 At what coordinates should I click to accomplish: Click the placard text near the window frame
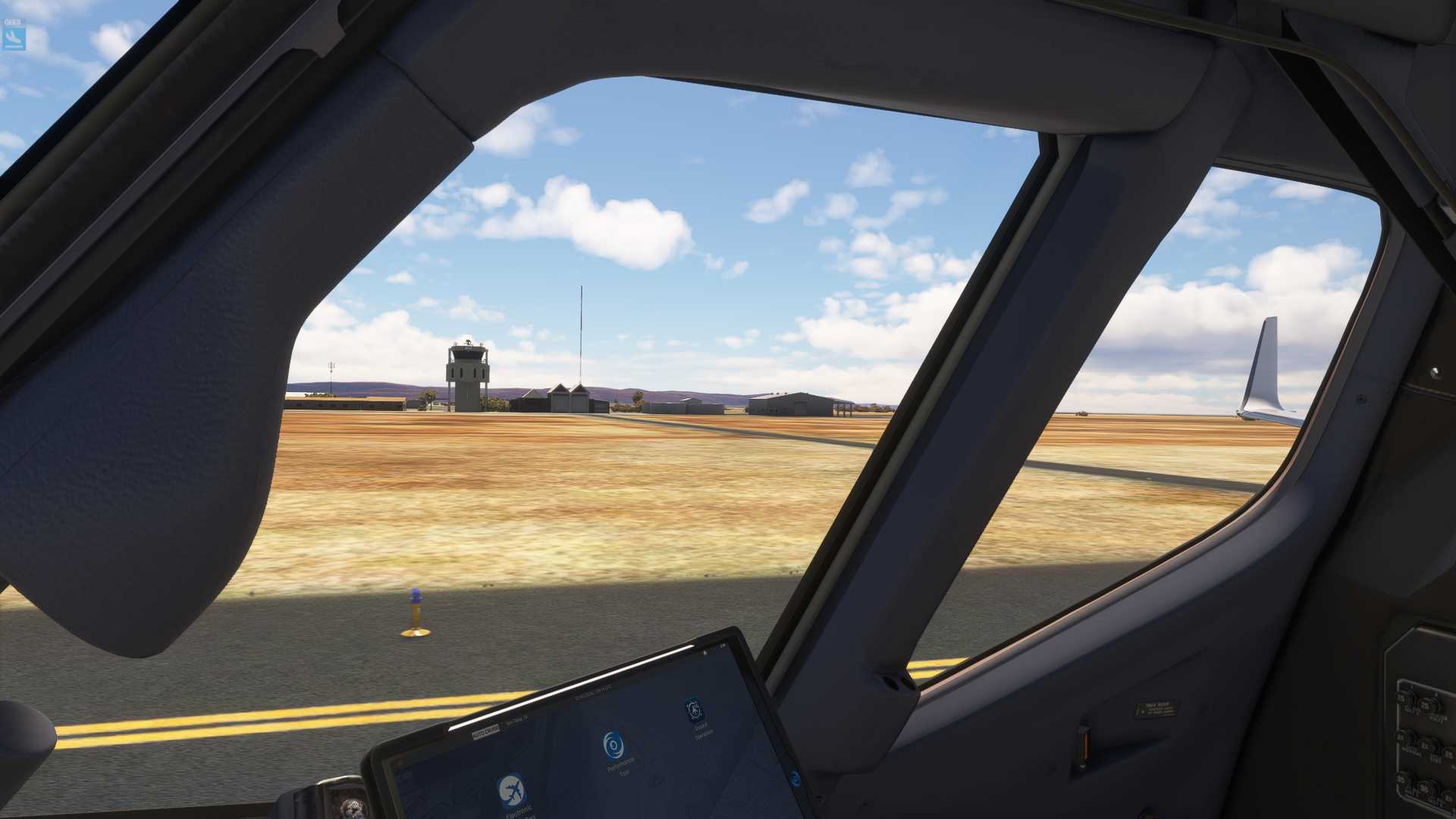[x=1156, y=708]
